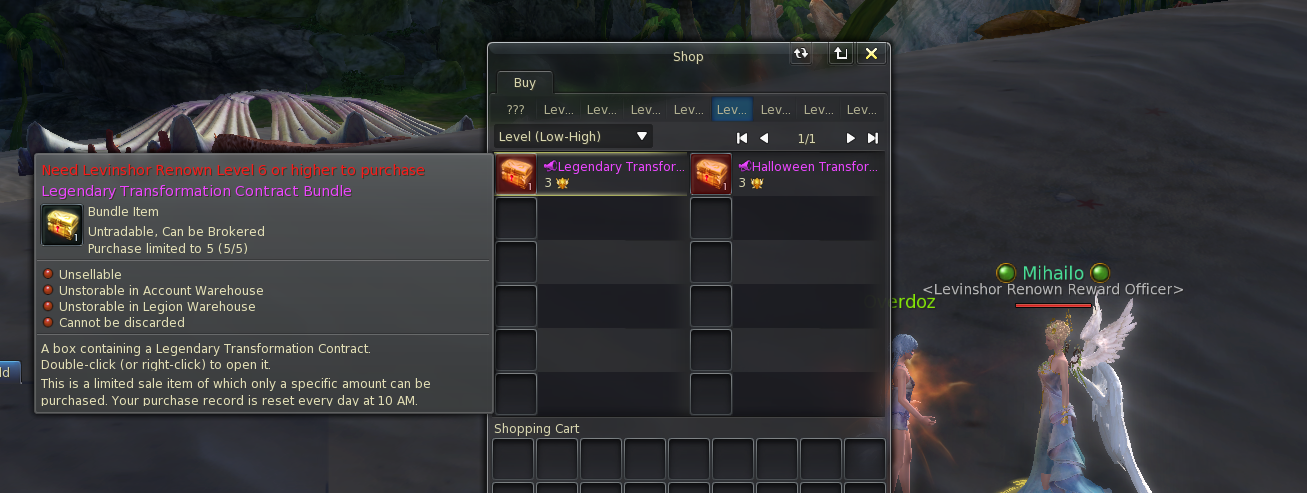Jump to the last shop page
The width and height of the screenshot is (1307, 493).
click(873, 138)
